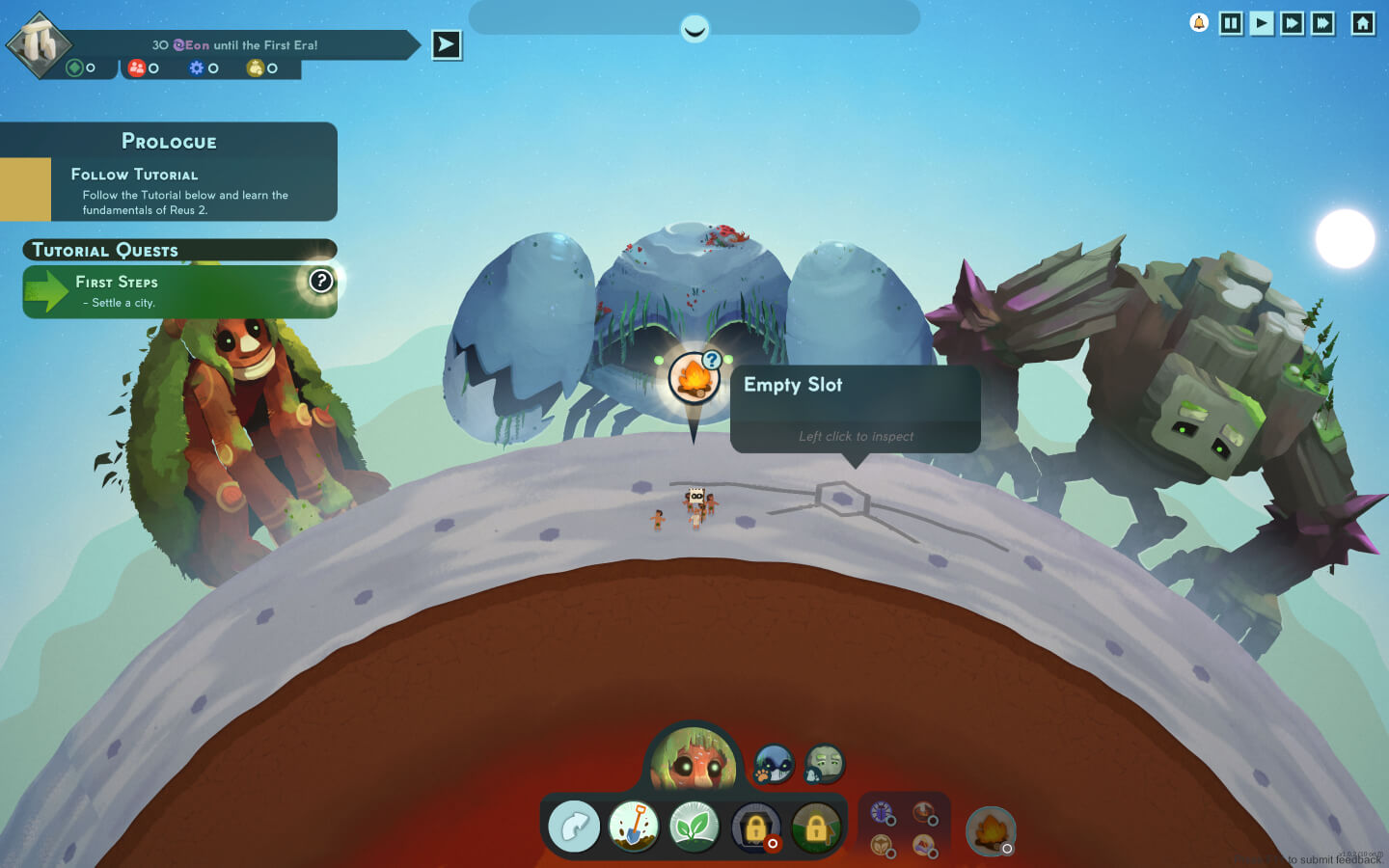The height and width of the screenshot is (868, 1389).
Task: Open the First Steps question mark details
Action: coord(321,282)
